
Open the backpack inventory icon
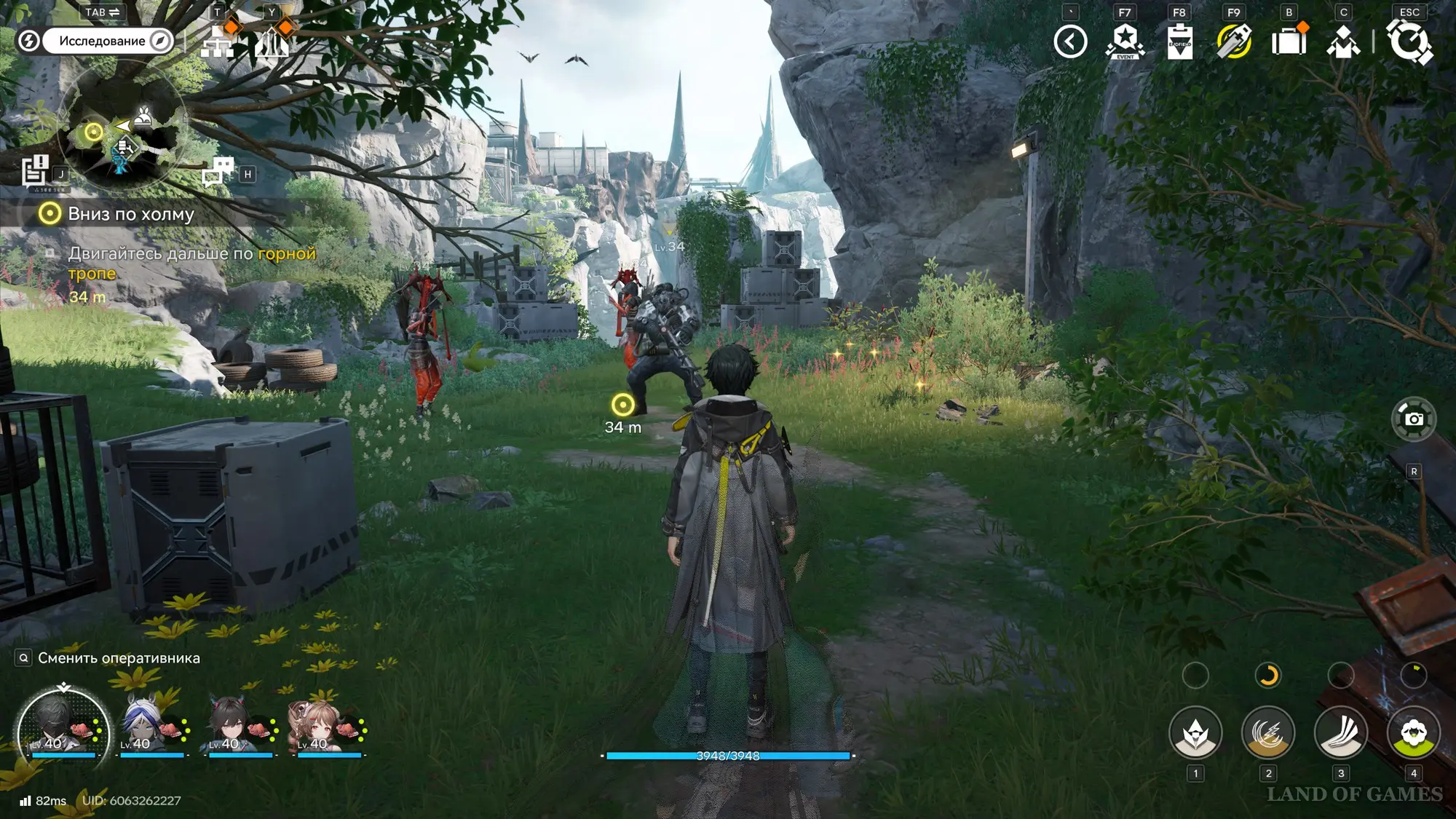(x=1289, y=41)
